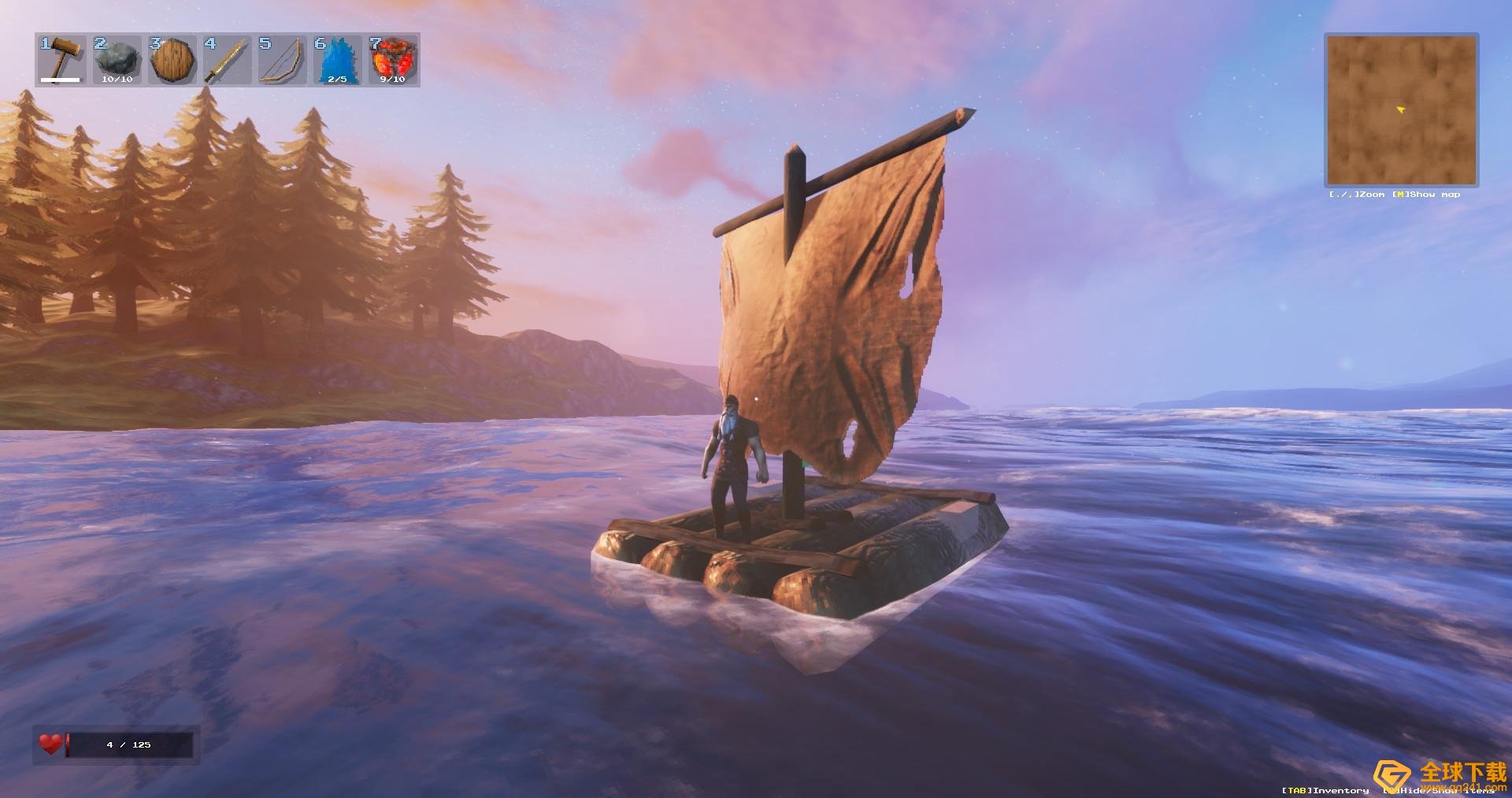Select the wooden hammer in hotbar slot 1

pyautogui.click(x=61, y=59)
